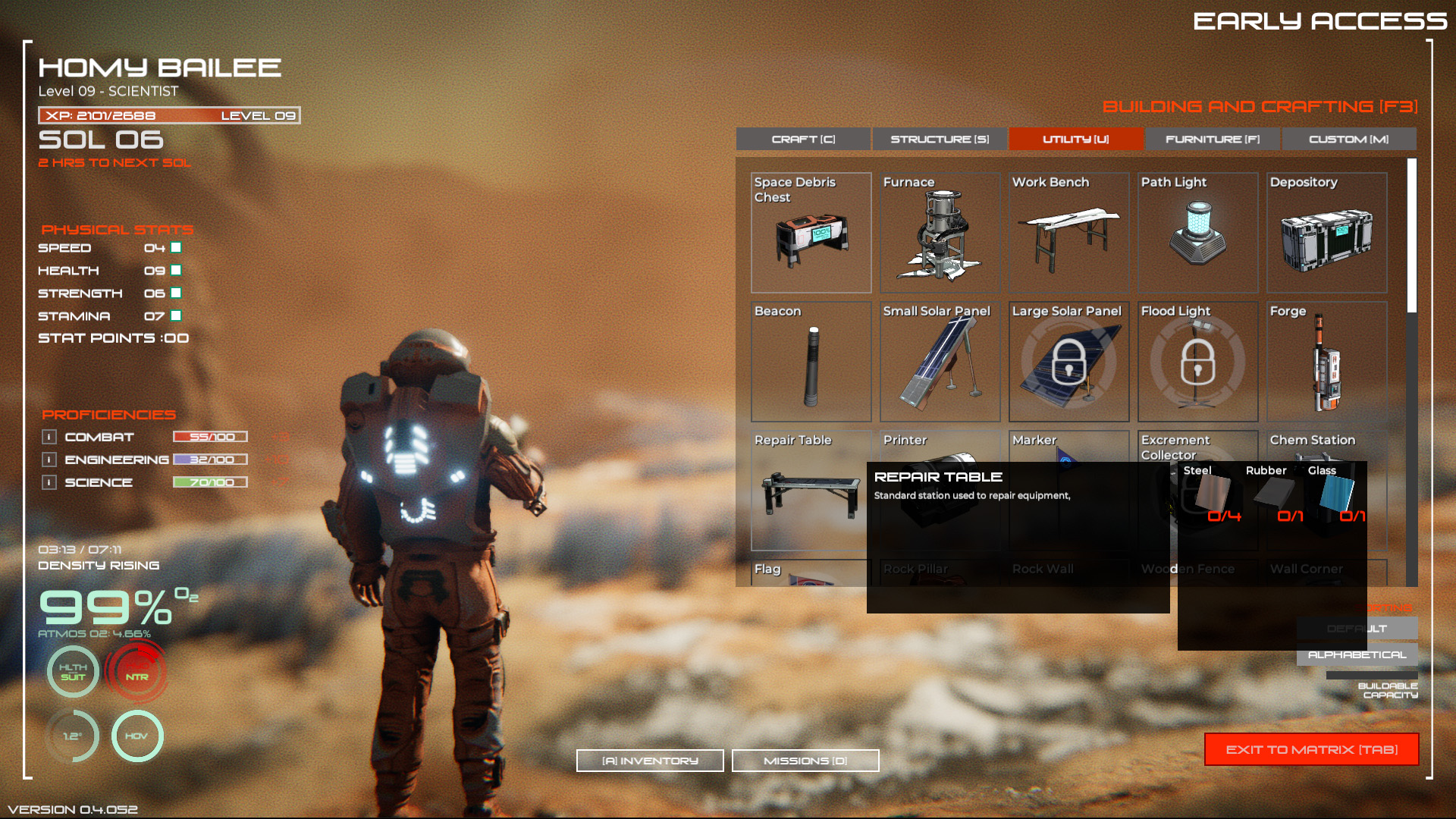Select the Path Light item
The height and width of the screenshot is (819, 1456).
click(x=1197, y=231)
